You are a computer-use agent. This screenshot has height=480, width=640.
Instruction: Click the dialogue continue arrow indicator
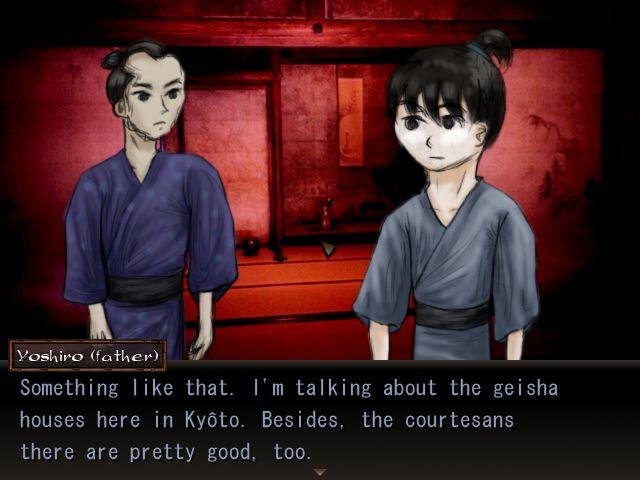coord(320,472)
